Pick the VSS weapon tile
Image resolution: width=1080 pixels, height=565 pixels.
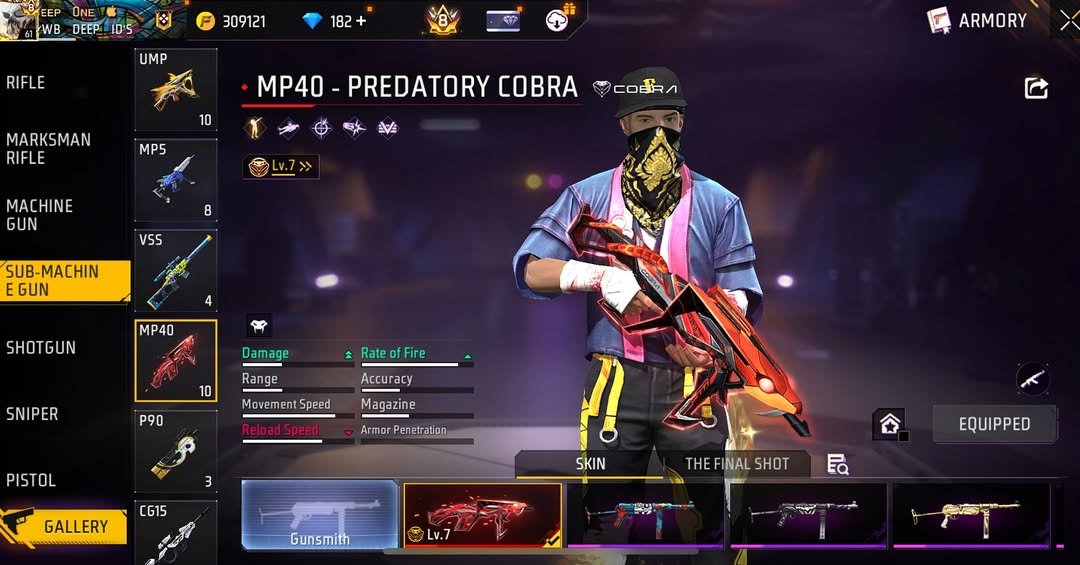click(x=176, y=270)
